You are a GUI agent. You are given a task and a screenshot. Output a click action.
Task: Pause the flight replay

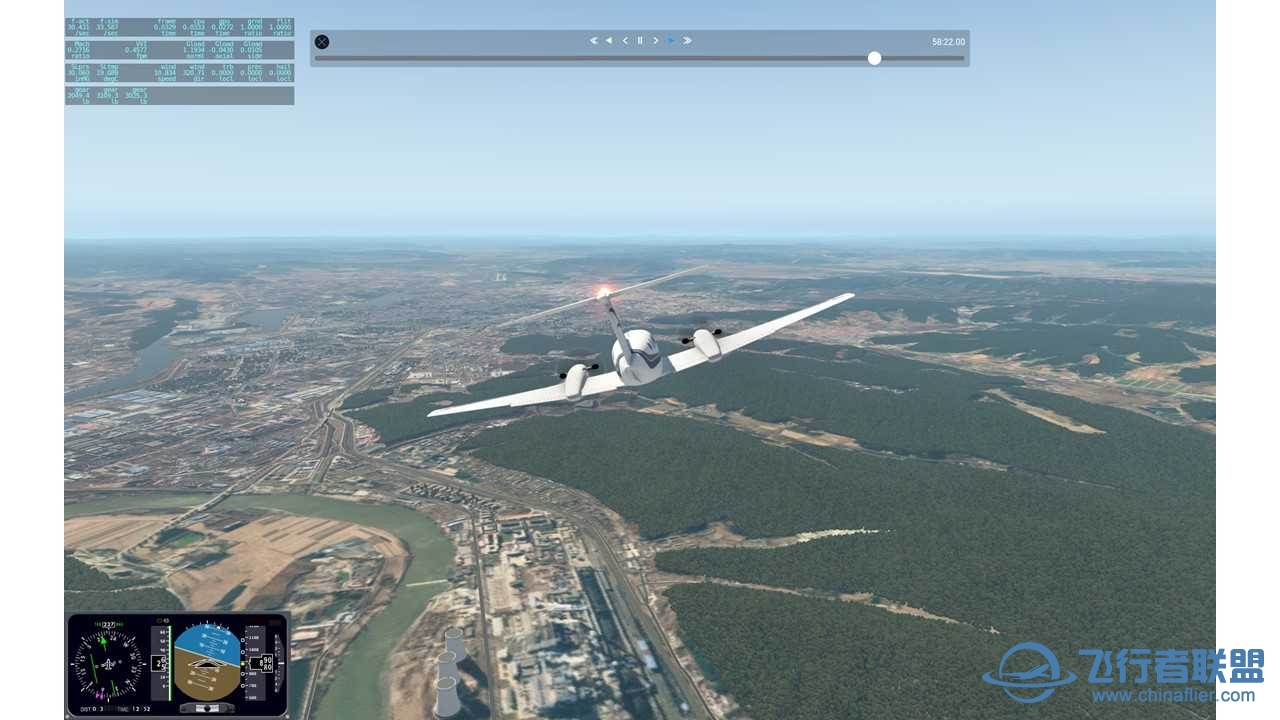(640, 41)
